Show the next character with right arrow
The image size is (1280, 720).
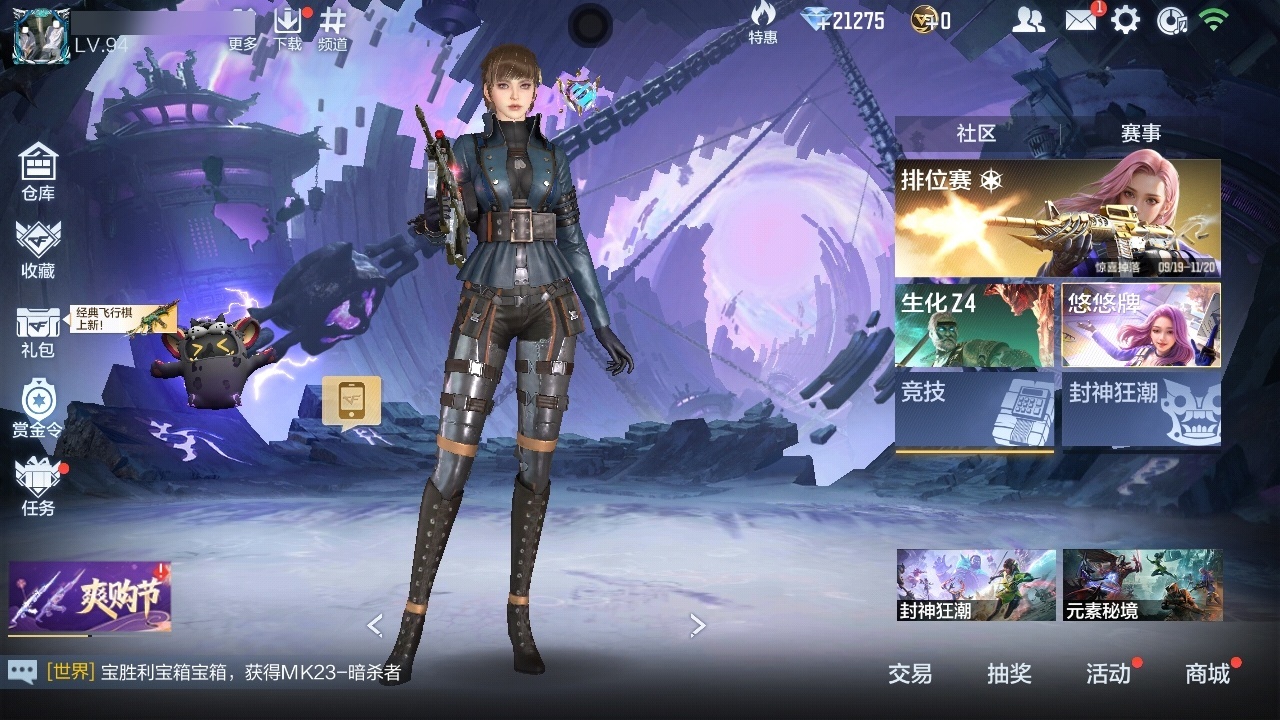pyautogui.click(x=698, y=626)
